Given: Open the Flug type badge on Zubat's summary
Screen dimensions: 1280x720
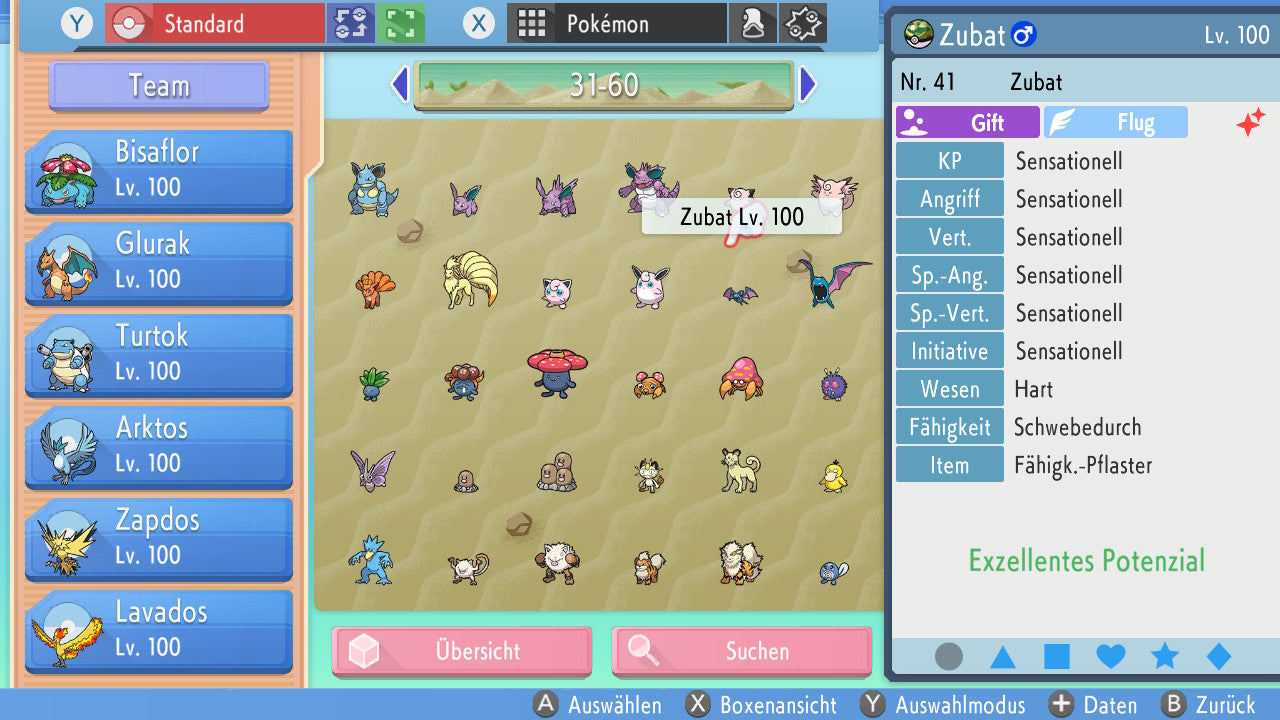Looking at the screenshot, I should point(1116,122).
